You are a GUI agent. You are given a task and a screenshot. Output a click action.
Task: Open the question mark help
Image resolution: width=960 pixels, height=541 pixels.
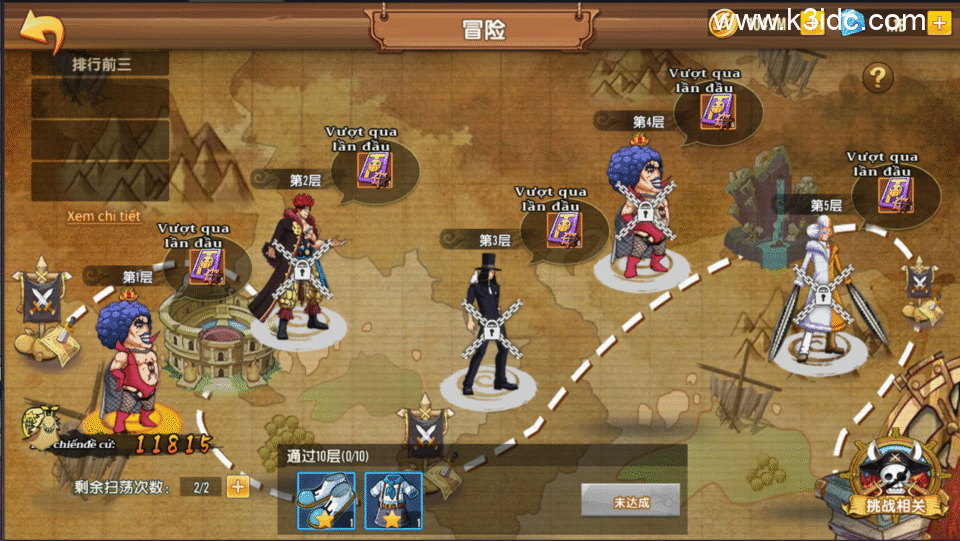pyautogui.click(x=878, y=76)
